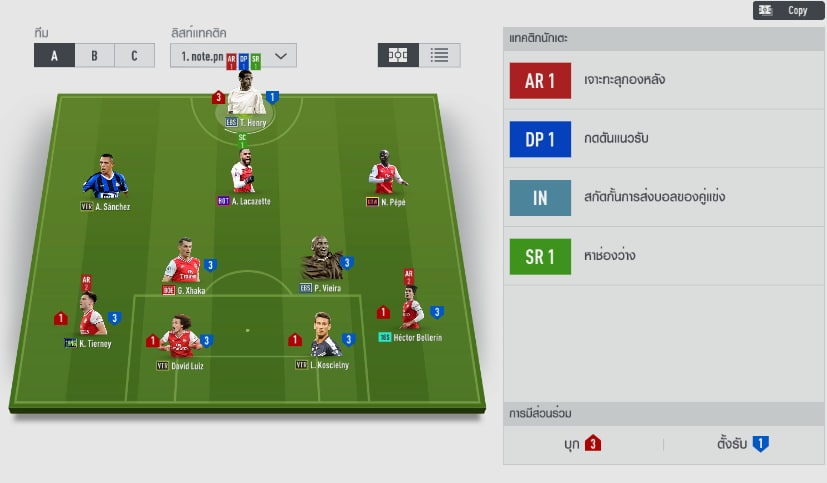
Task: Select the SR 1 tactic row
Action: [x=664, y=256]
